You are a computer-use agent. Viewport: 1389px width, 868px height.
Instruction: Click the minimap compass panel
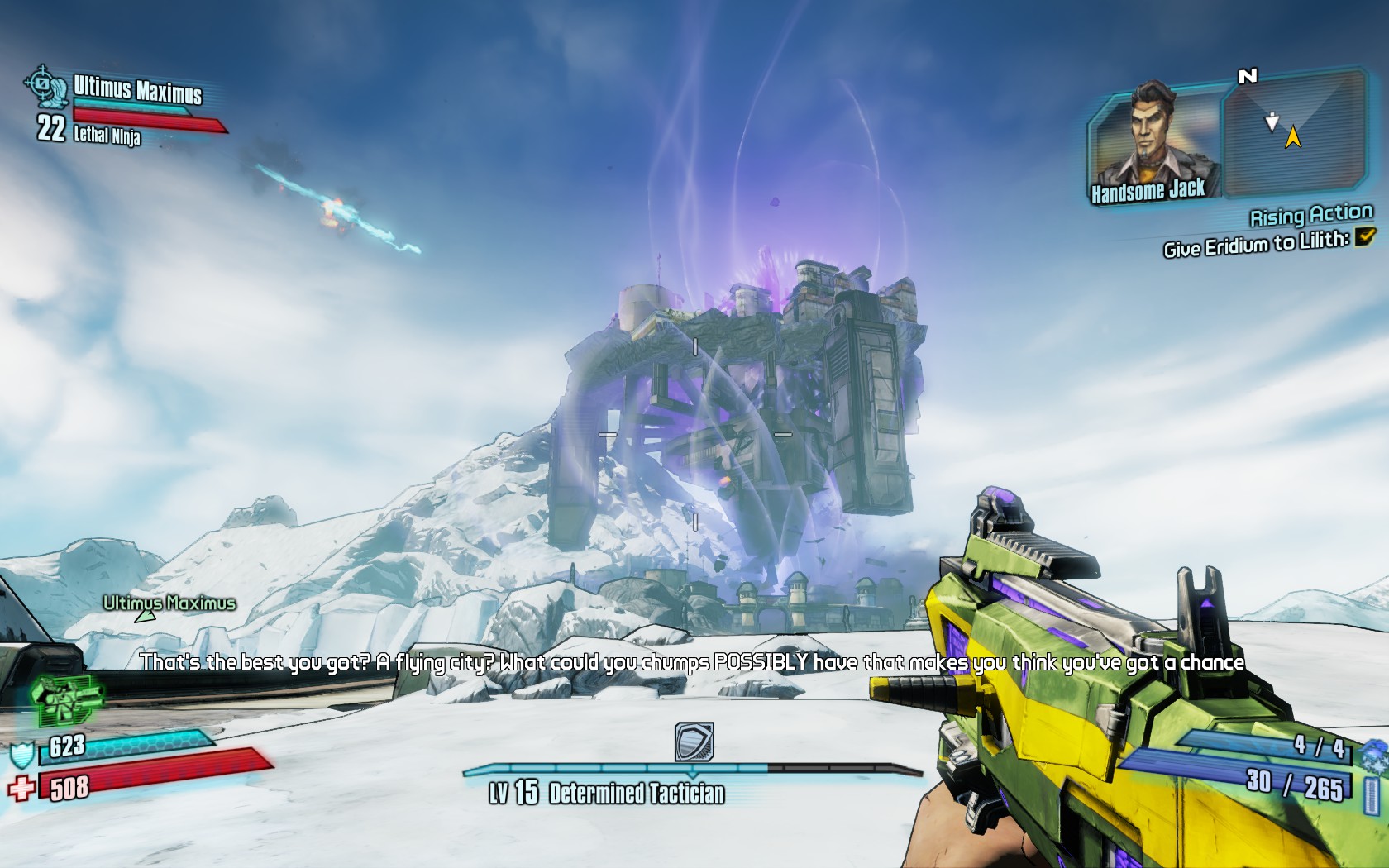[x=1294, y=132]
